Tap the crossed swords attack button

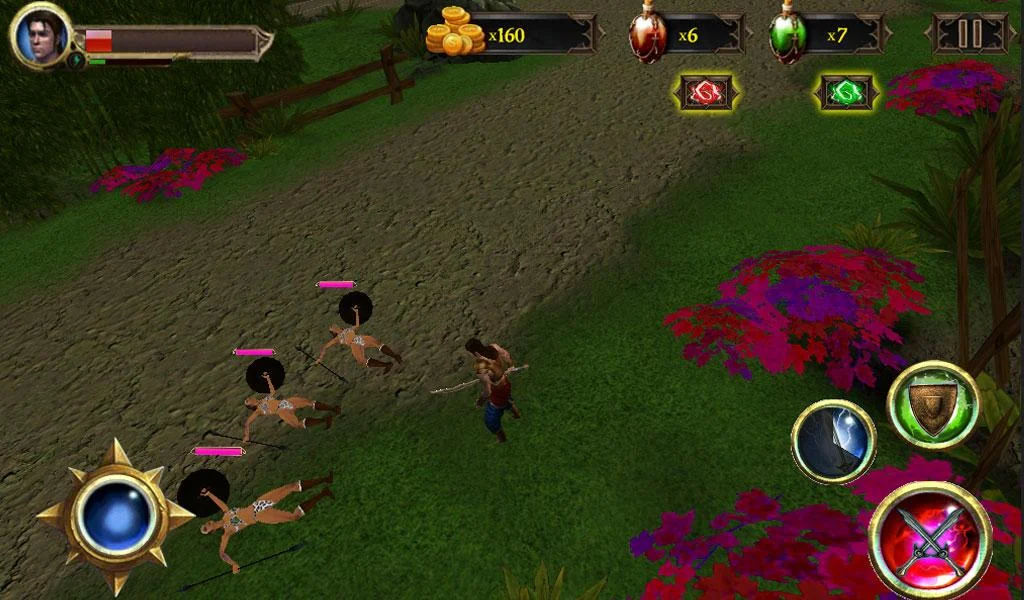(x=929, y=540)
